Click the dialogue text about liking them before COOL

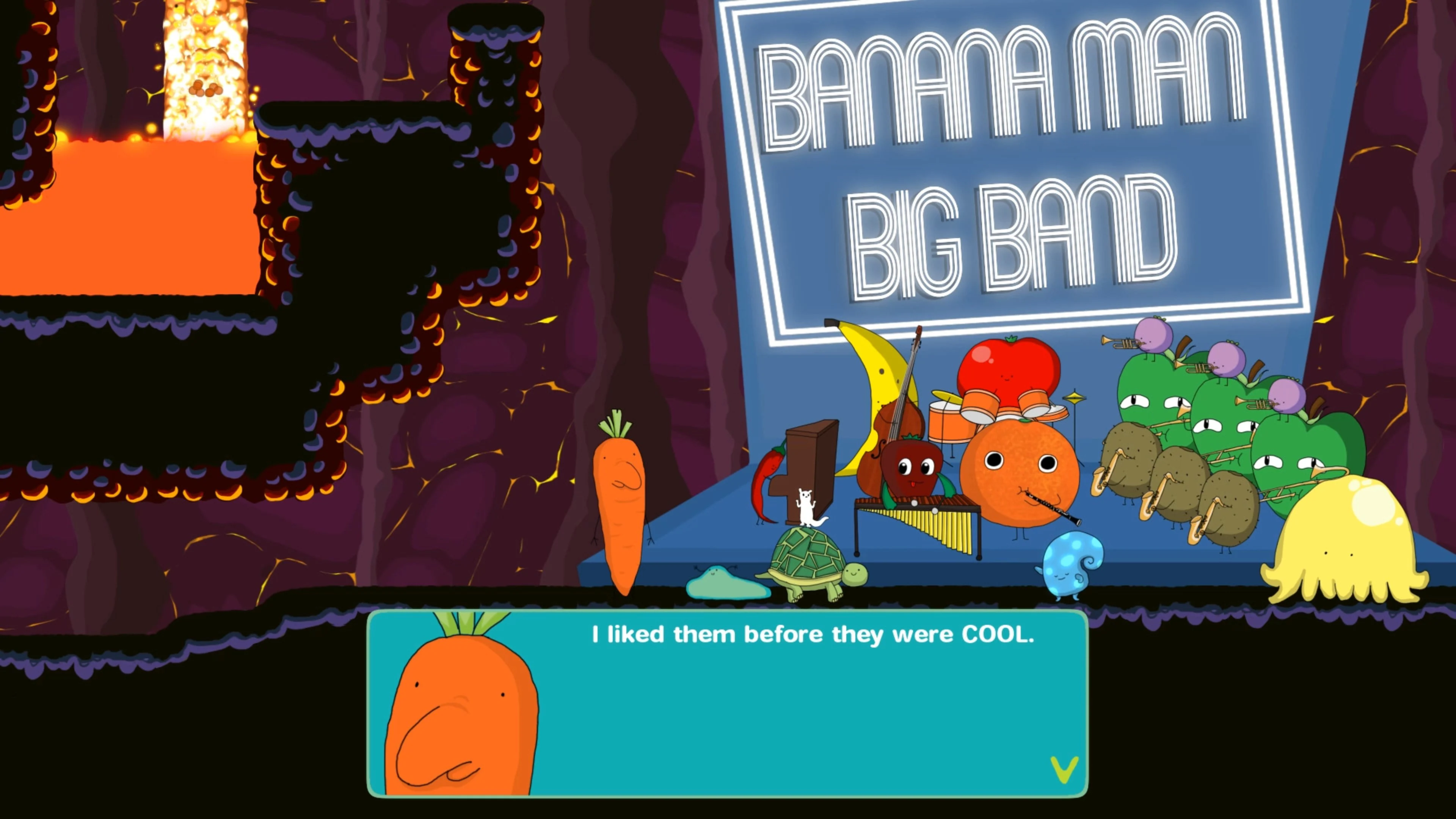click(x=814, y=634)
